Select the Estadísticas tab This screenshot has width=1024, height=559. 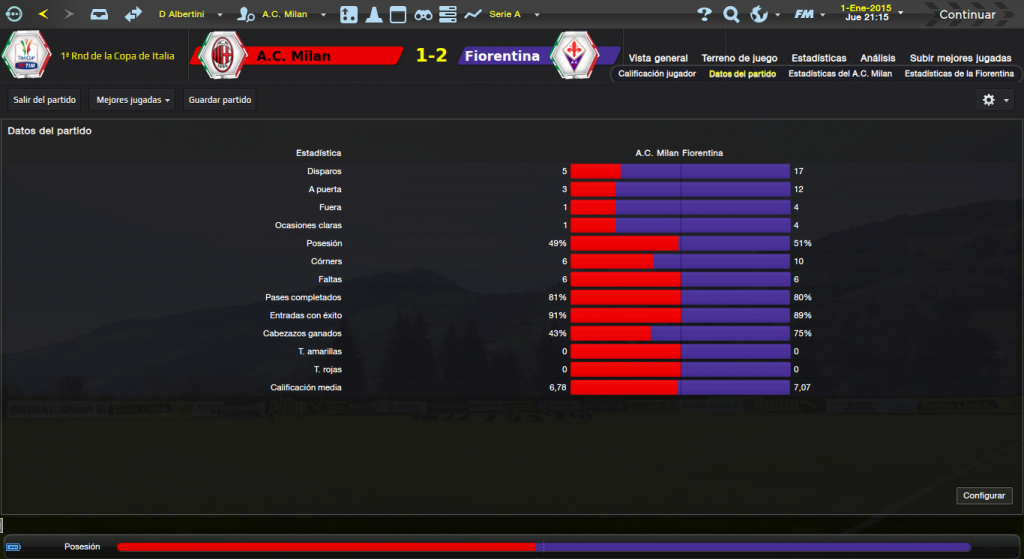tap(818, 58)
